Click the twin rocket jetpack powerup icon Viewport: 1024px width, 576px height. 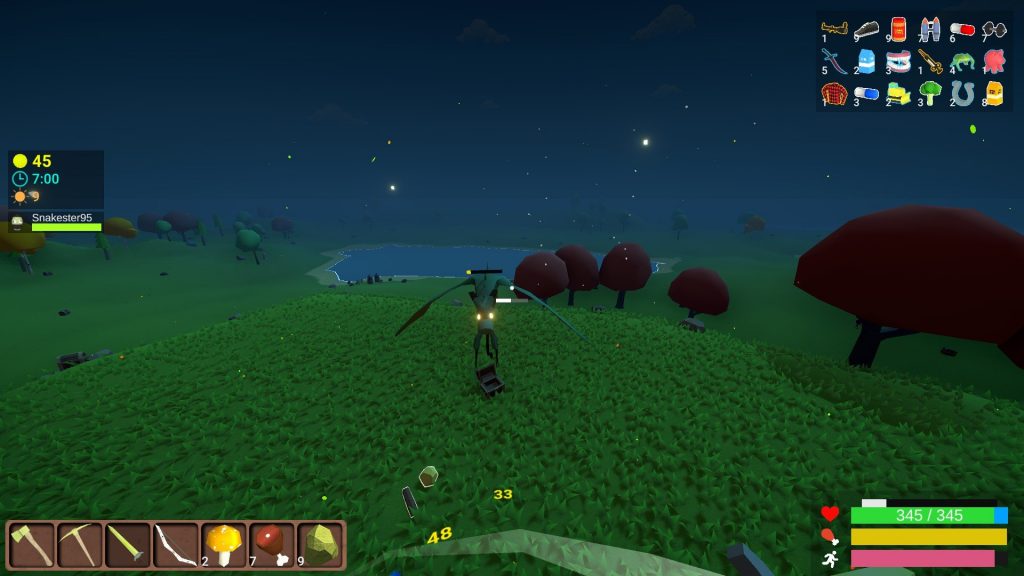(x=930, y=29)
